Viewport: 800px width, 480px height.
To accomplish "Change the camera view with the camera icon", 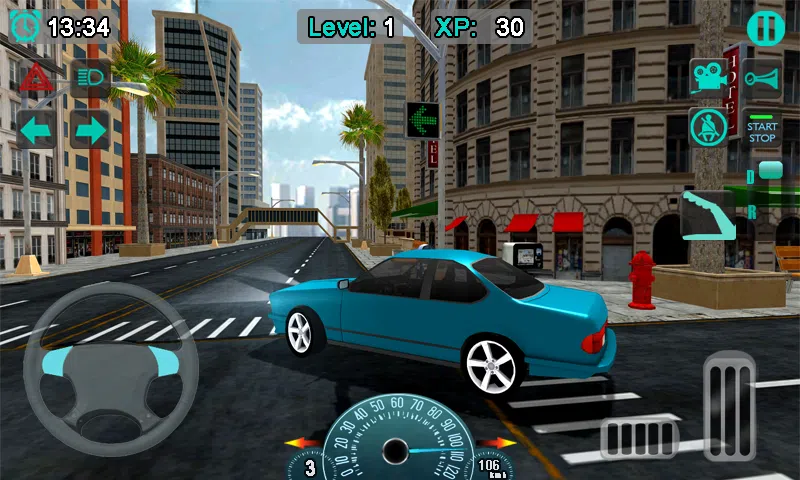I will tap(708, 78).
